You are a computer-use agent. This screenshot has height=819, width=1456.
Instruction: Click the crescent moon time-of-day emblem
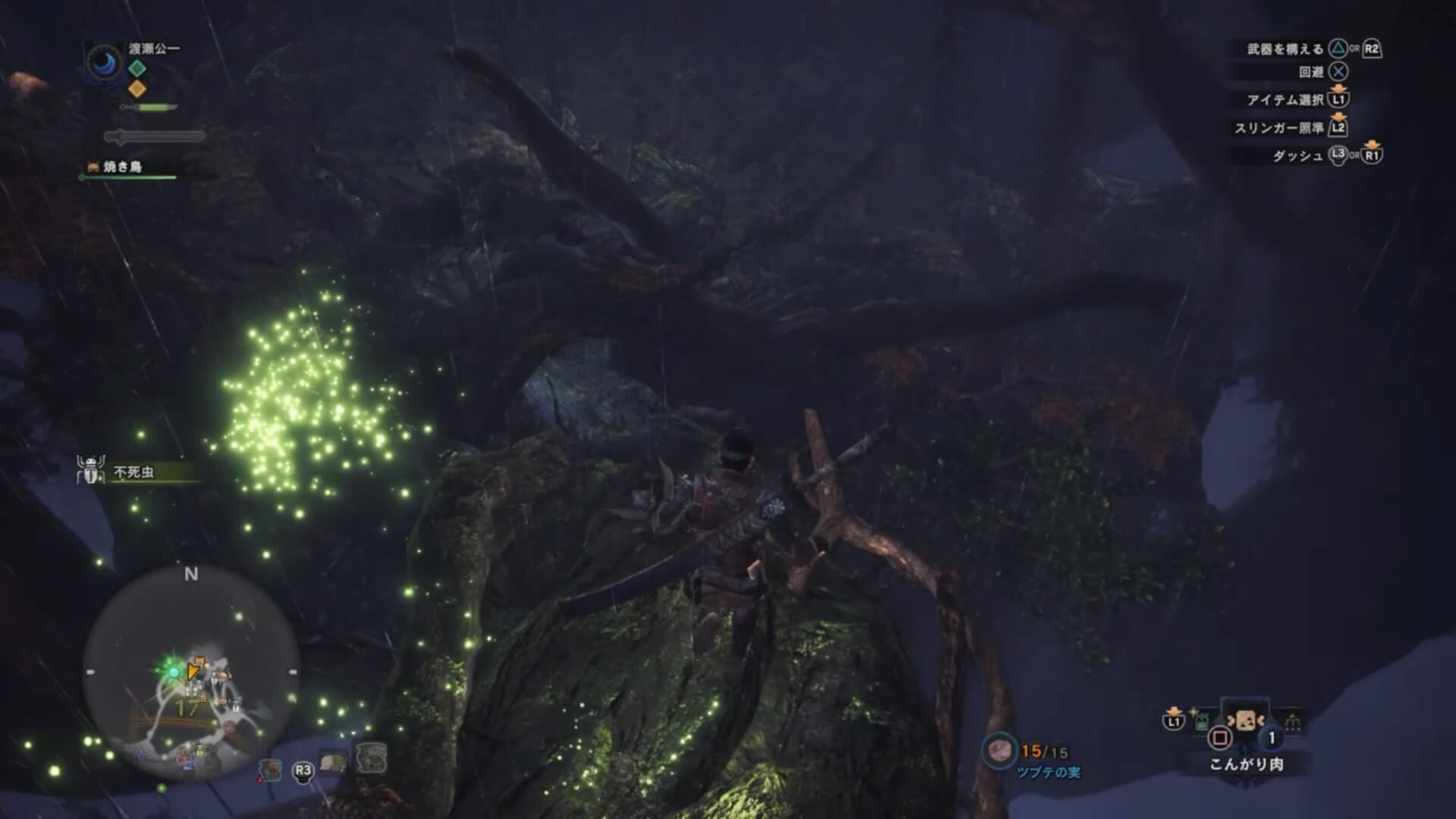tap(105, 62)
